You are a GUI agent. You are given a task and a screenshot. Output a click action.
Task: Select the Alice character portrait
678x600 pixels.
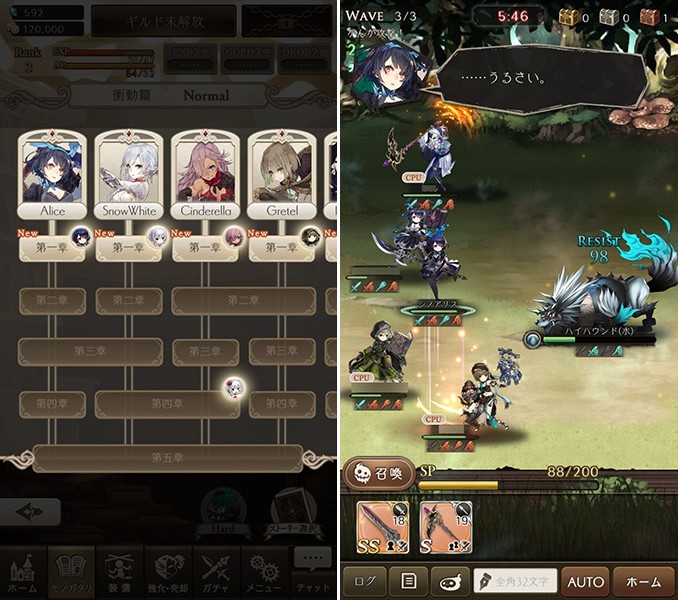coord(52,171)
